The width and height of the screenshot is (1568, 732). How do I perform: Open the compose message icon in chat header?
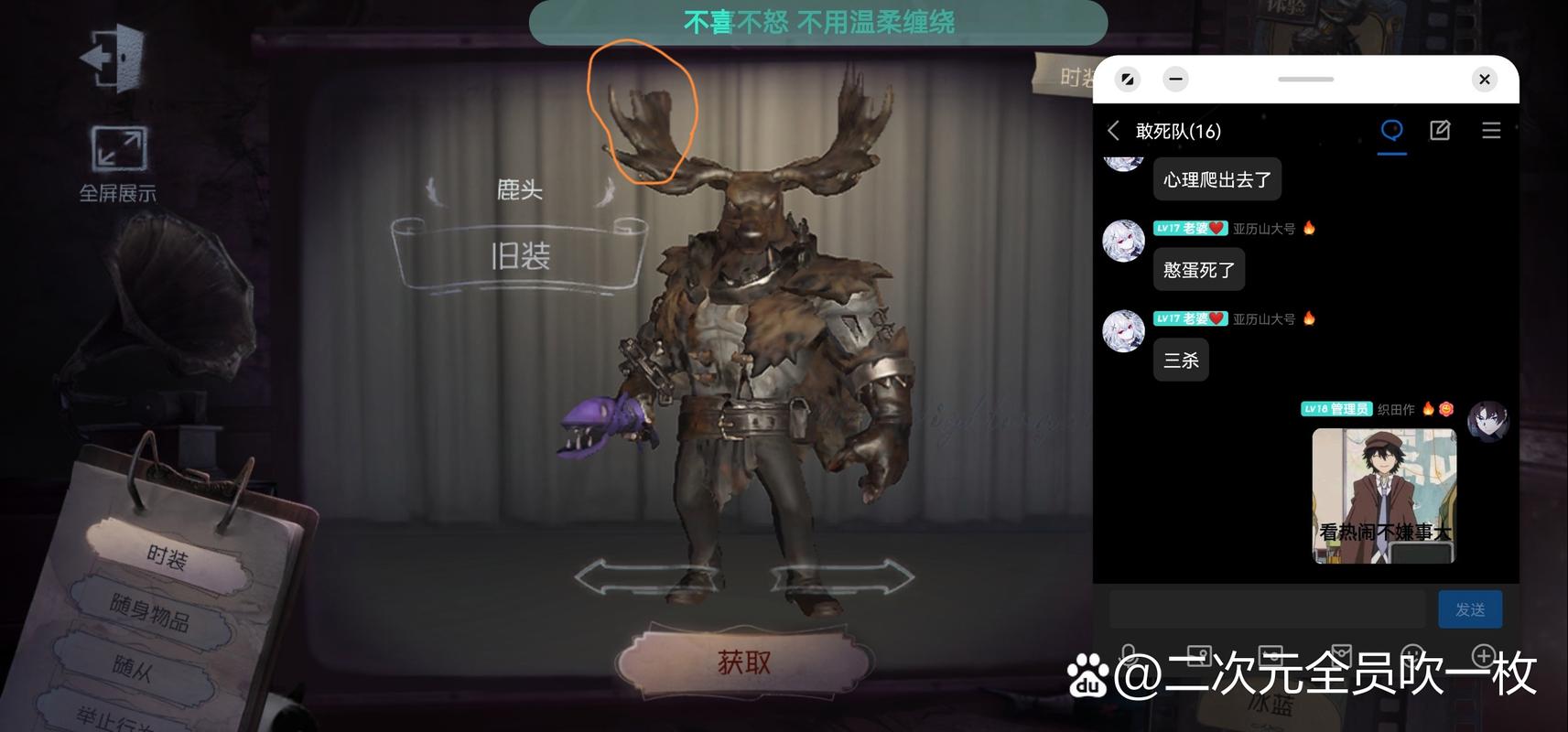(1439, 130)
